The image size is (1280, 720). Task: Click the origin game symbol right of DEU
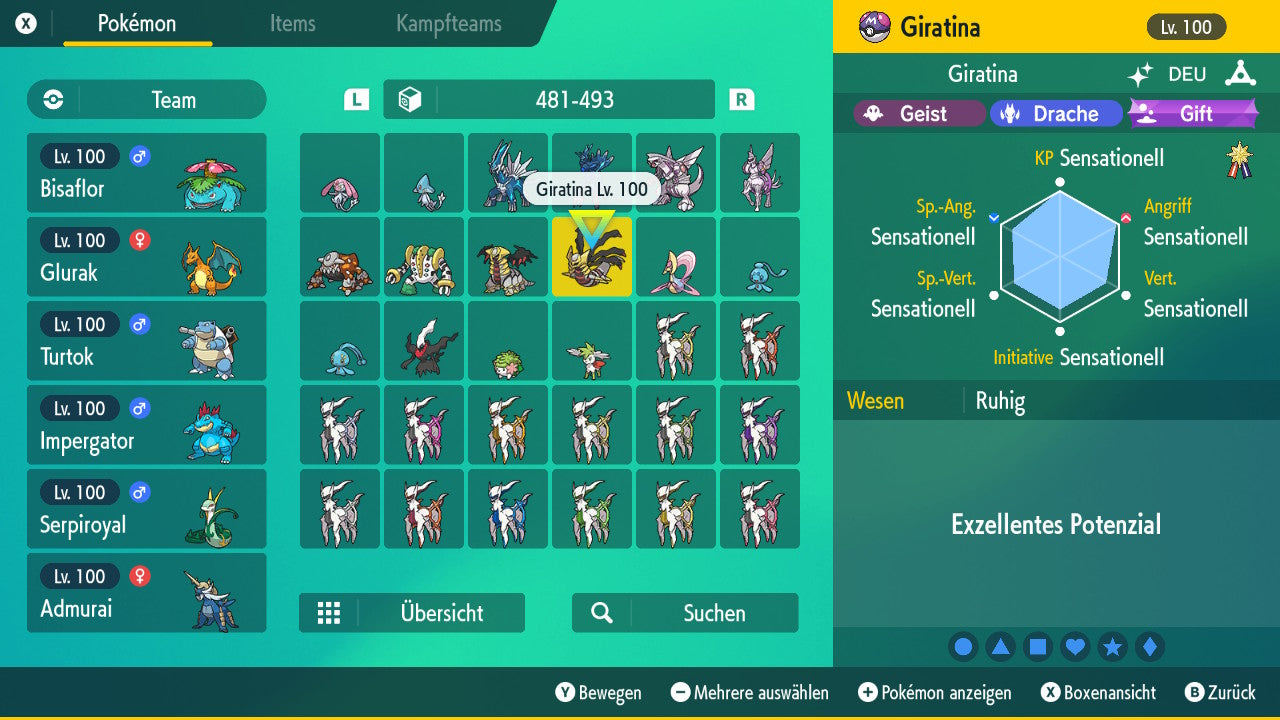[x=1240, y=73]
